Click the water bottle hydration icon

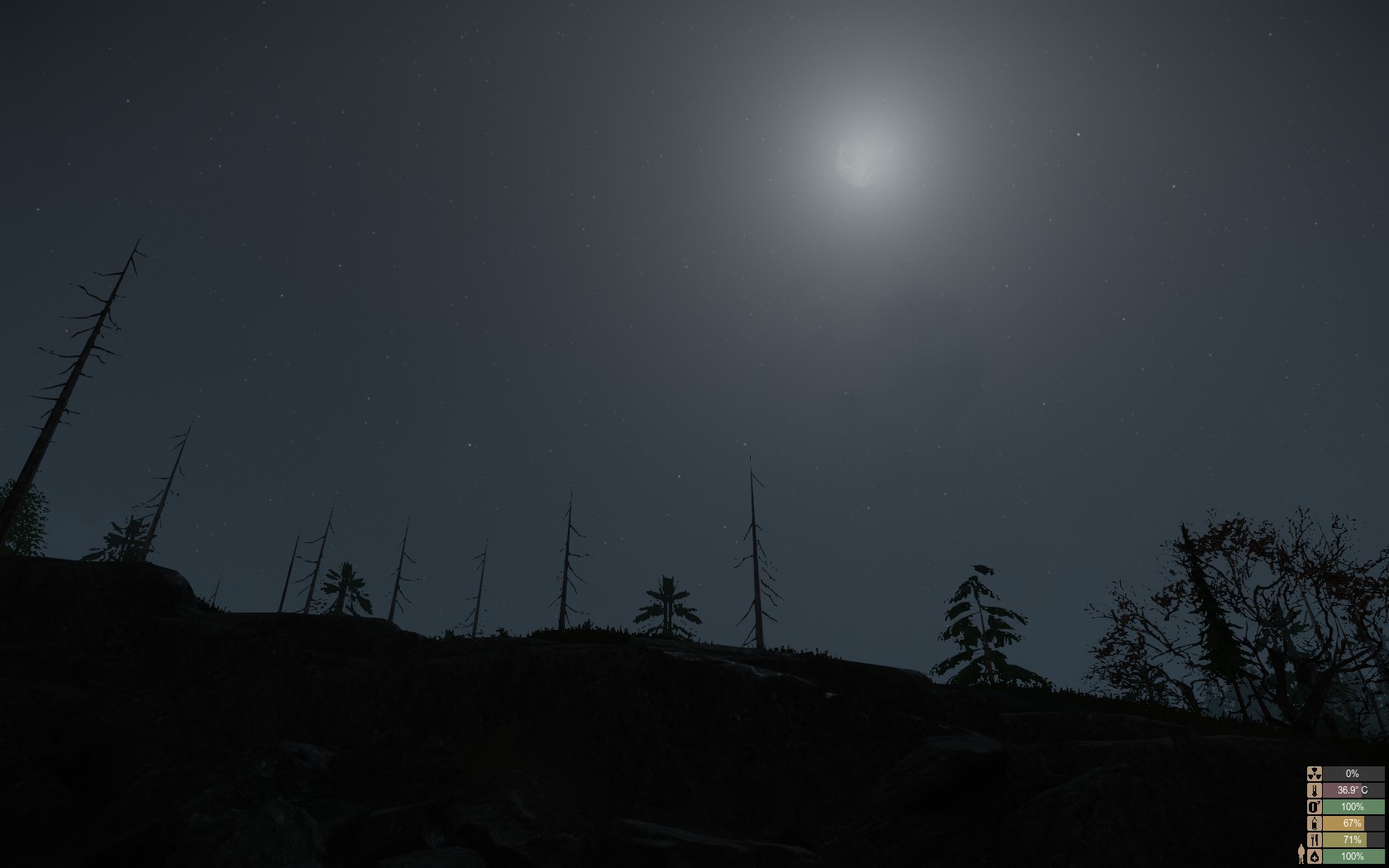(x=1315, y=823)
